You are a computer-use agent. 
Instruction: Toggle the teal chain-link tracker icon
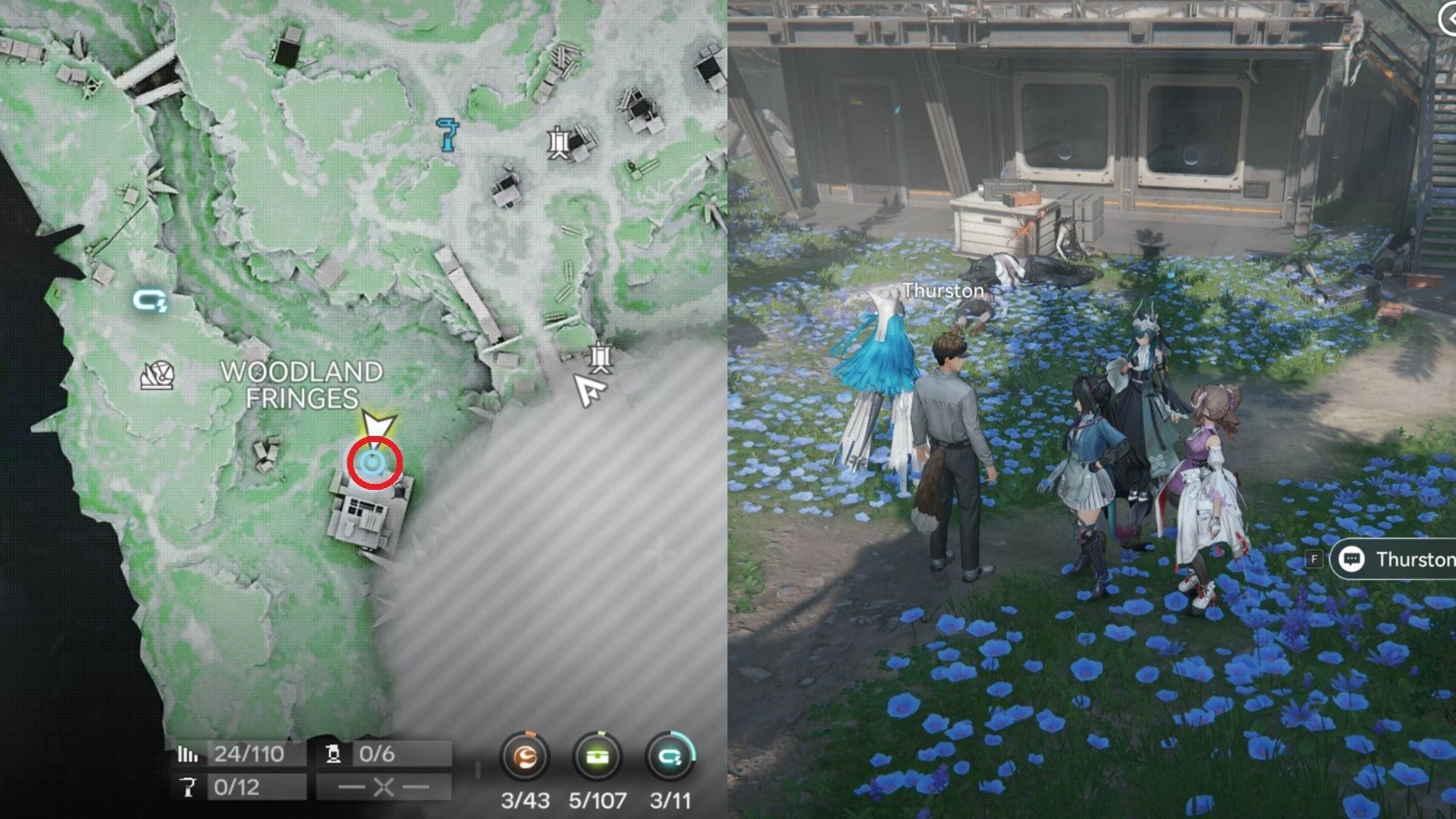(670, 757)
